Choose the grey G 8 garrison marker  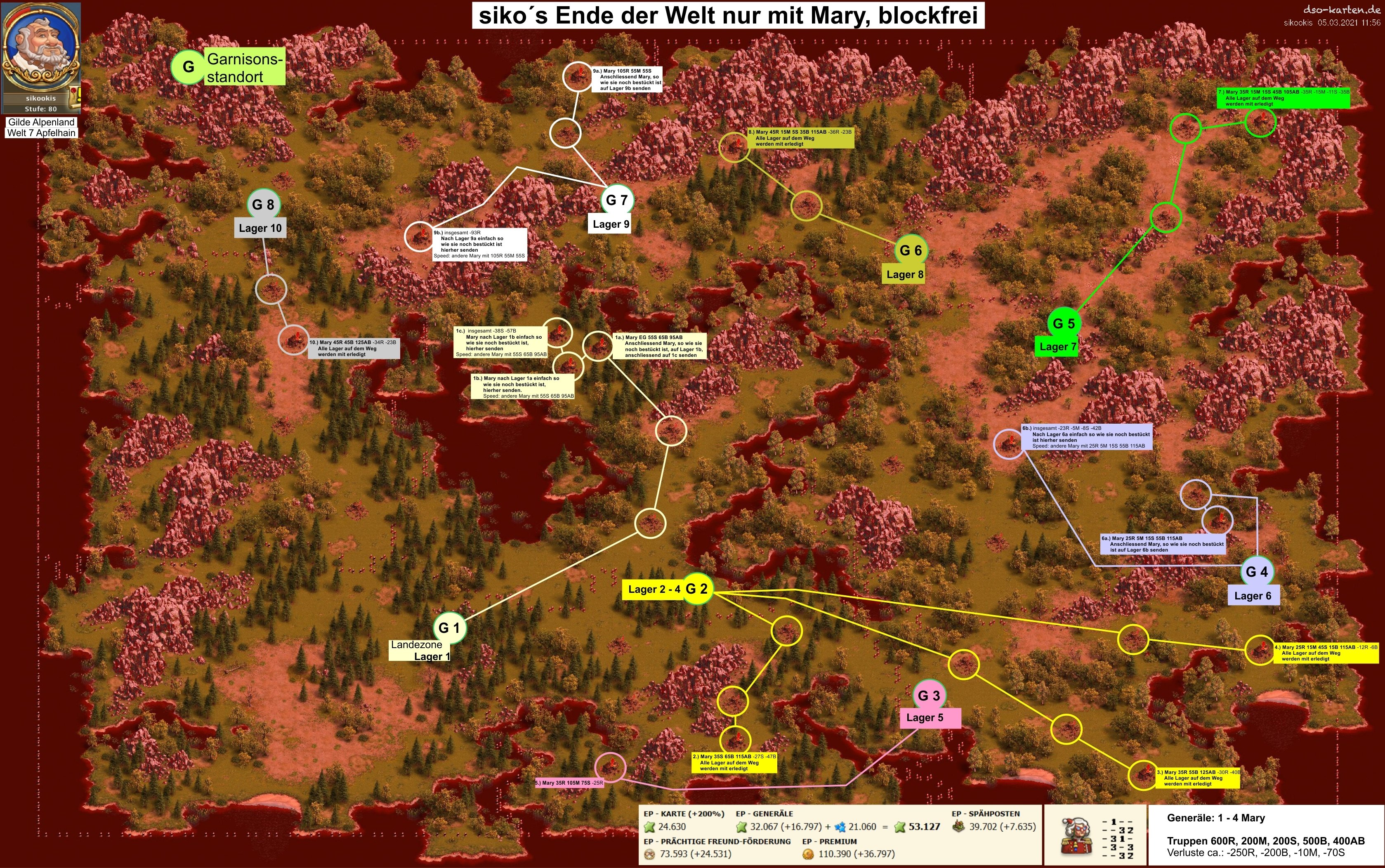[x=263, y=204]
